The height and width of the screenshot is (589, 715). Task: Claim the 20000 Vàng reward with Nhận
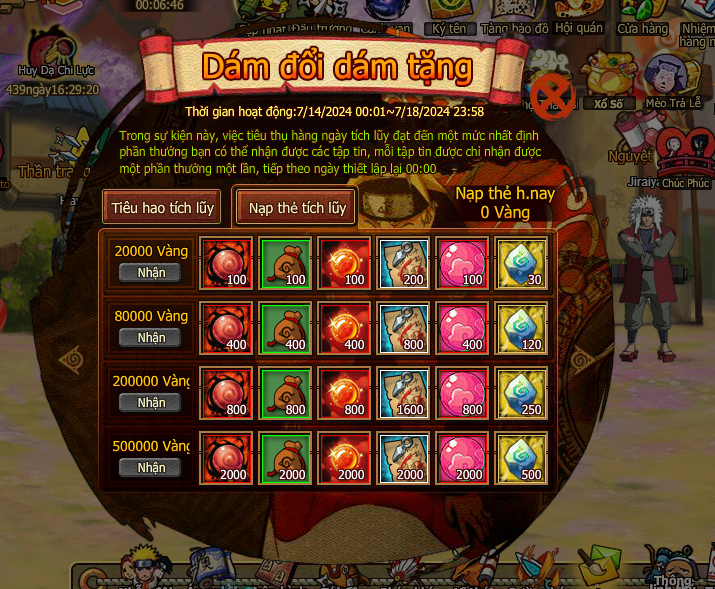pyautogui.click(x=151, y=272)
